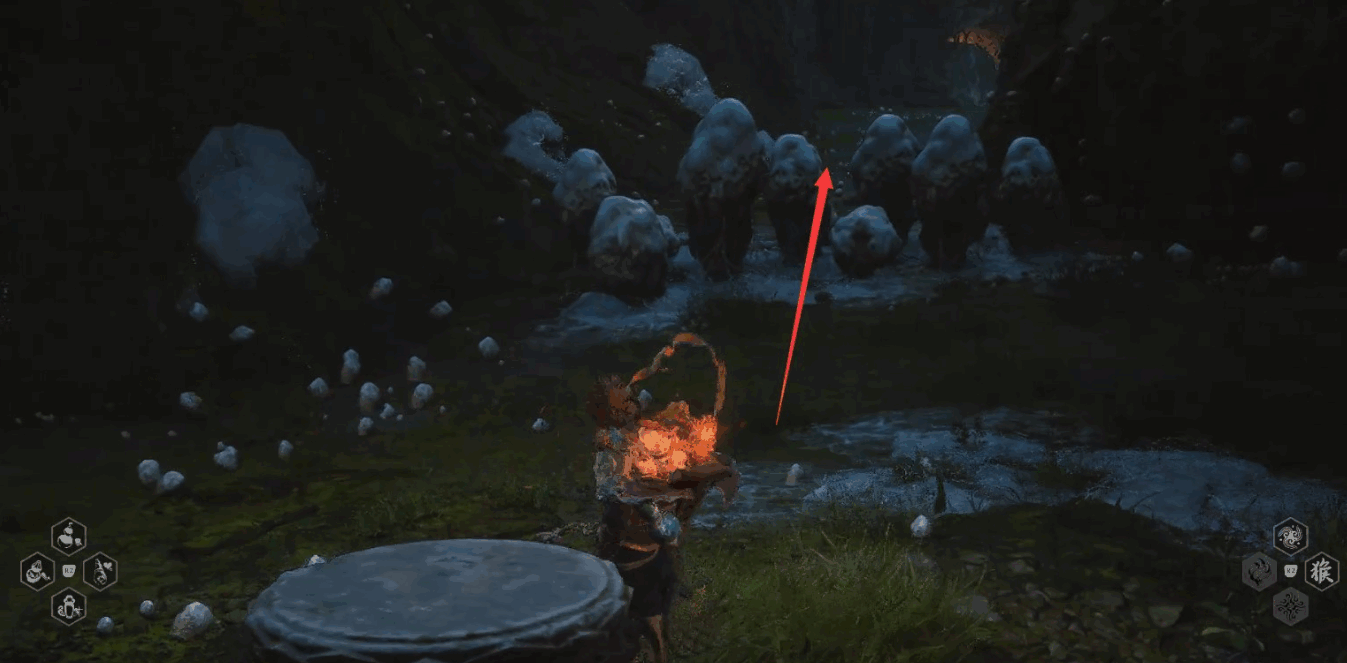1347x663 pixels.
Task: Select the dimmed ornate knot spell icon
Action: [x=1290, y=606]
